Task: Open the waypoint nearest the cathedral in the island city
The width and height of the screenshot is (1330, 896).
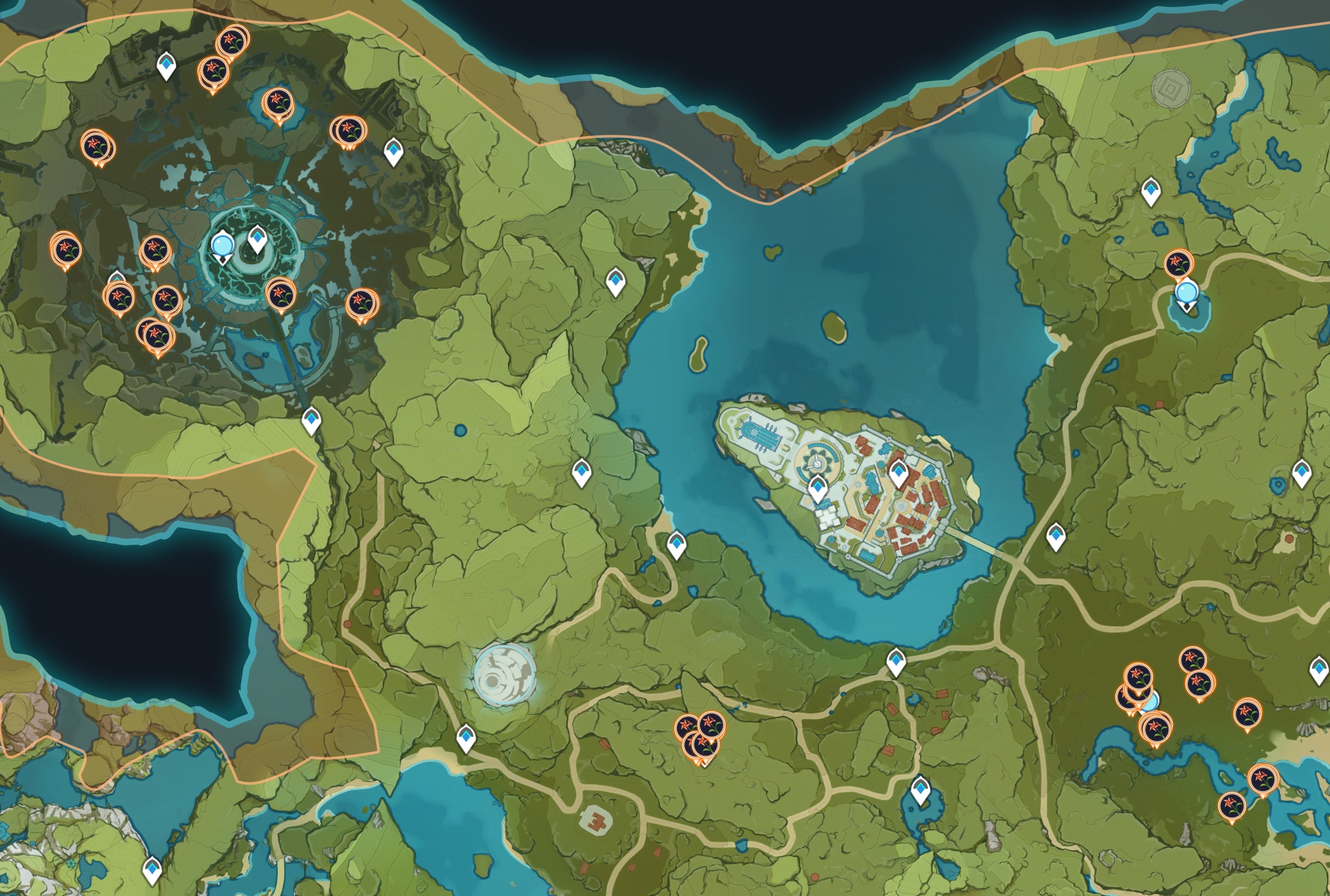Action: click(817, 488)
